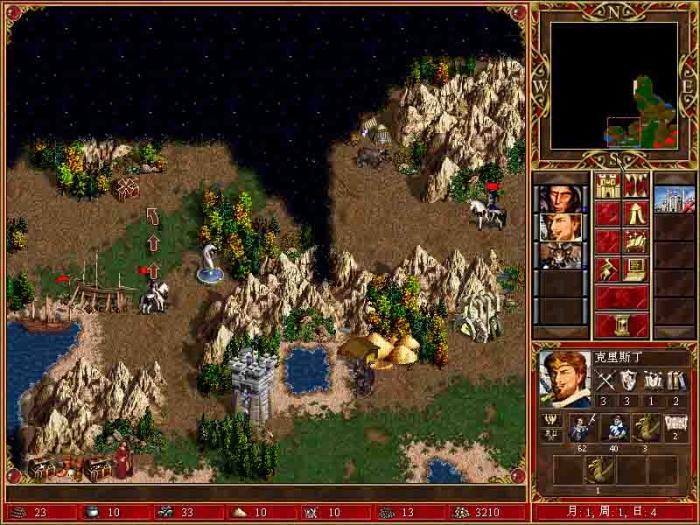
Task: Select the archer troop stack of 40
Action: coord(613,428)
